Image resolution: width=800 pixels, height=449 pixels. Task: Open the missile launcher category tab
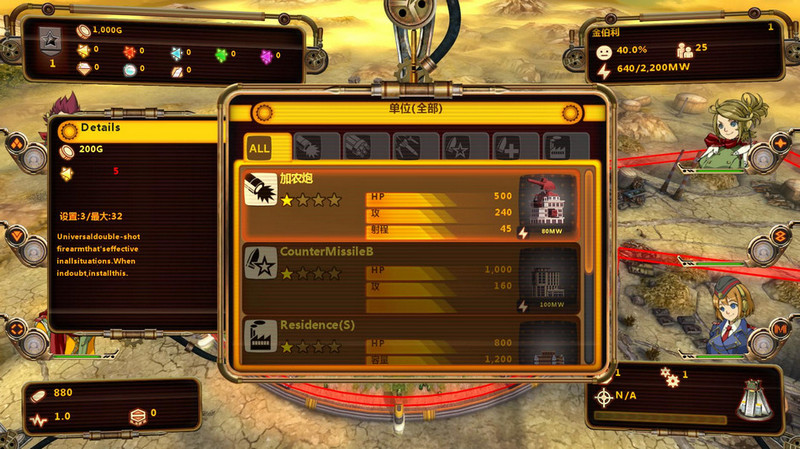click(358, 148)
